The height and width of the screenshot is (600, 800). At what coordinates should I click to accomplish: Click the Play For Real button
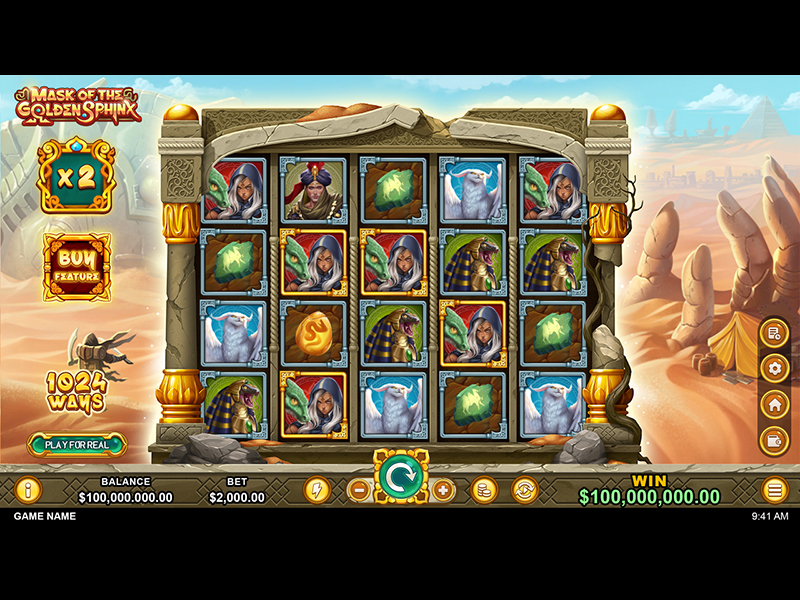(x=77, y=444)
